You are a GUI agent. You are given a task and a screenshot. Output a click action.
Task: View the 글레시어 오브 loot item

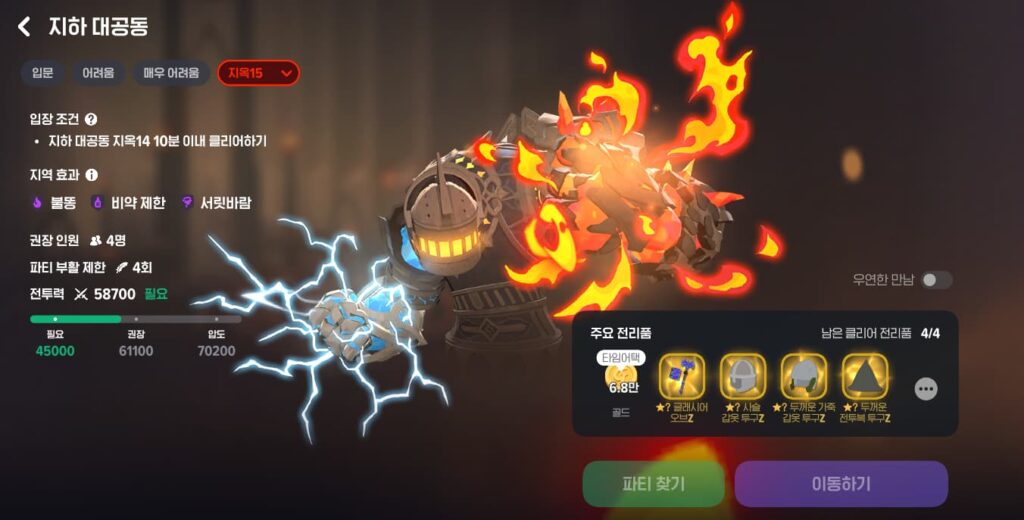click(682, 377)
